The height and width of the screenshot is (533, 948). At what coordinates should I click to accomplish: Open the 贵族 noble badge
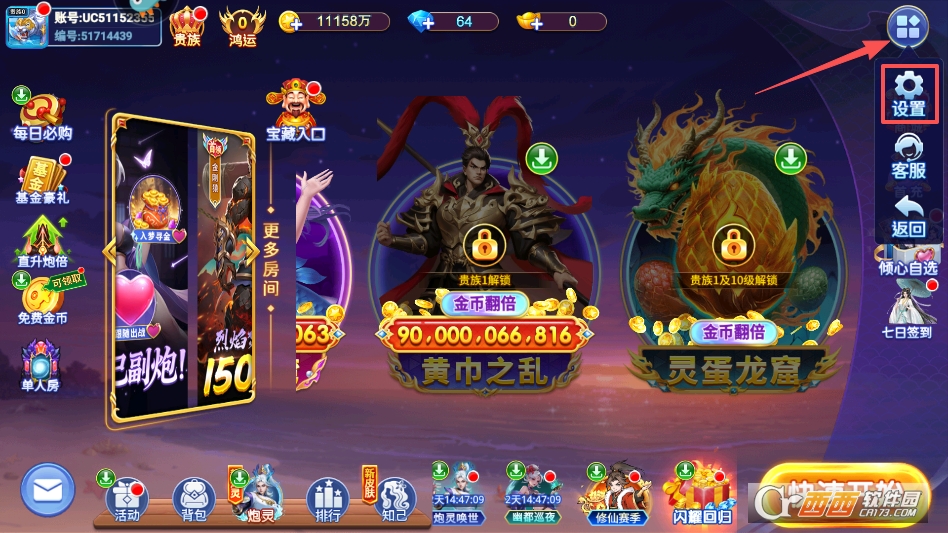tap(187, 25)
